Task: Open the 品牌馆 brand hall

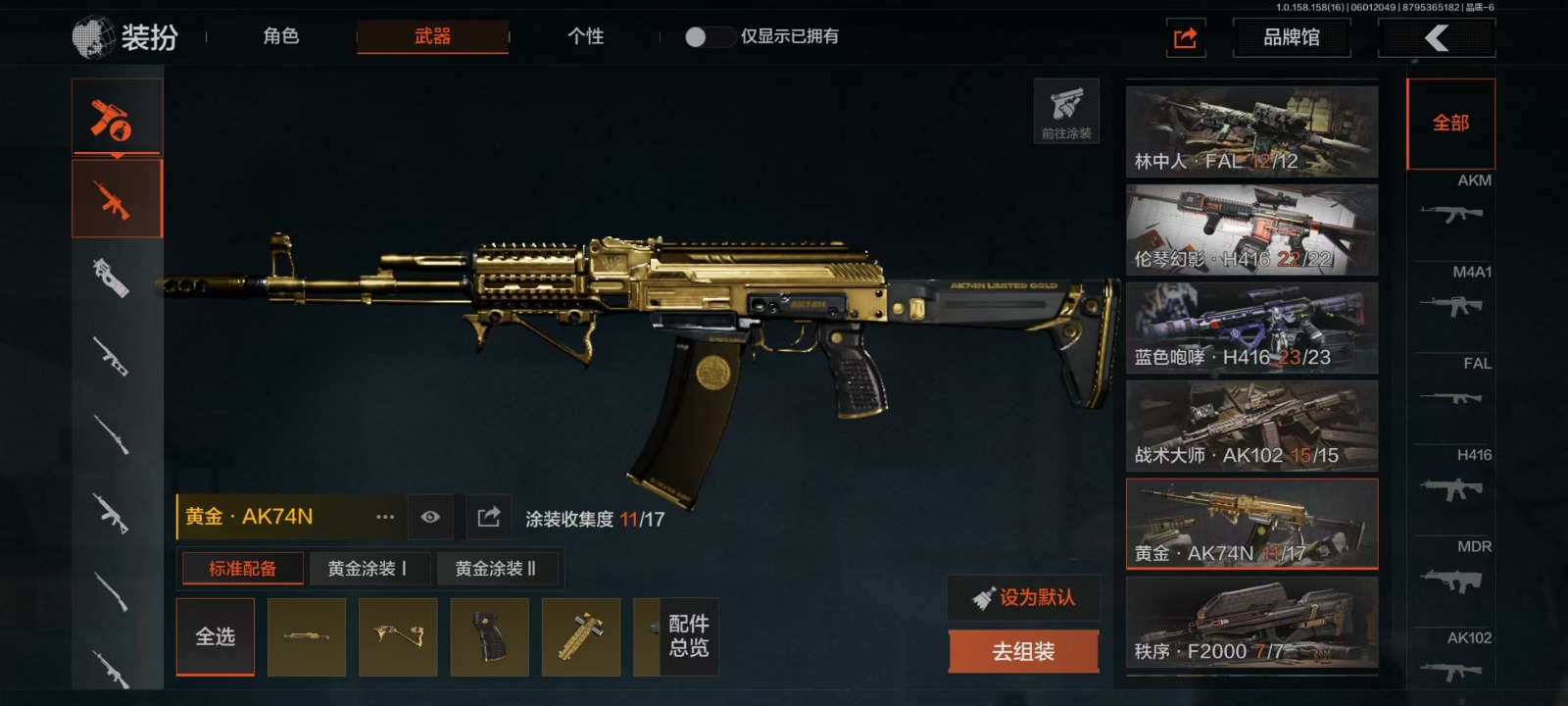Action: coord(1291,37)
